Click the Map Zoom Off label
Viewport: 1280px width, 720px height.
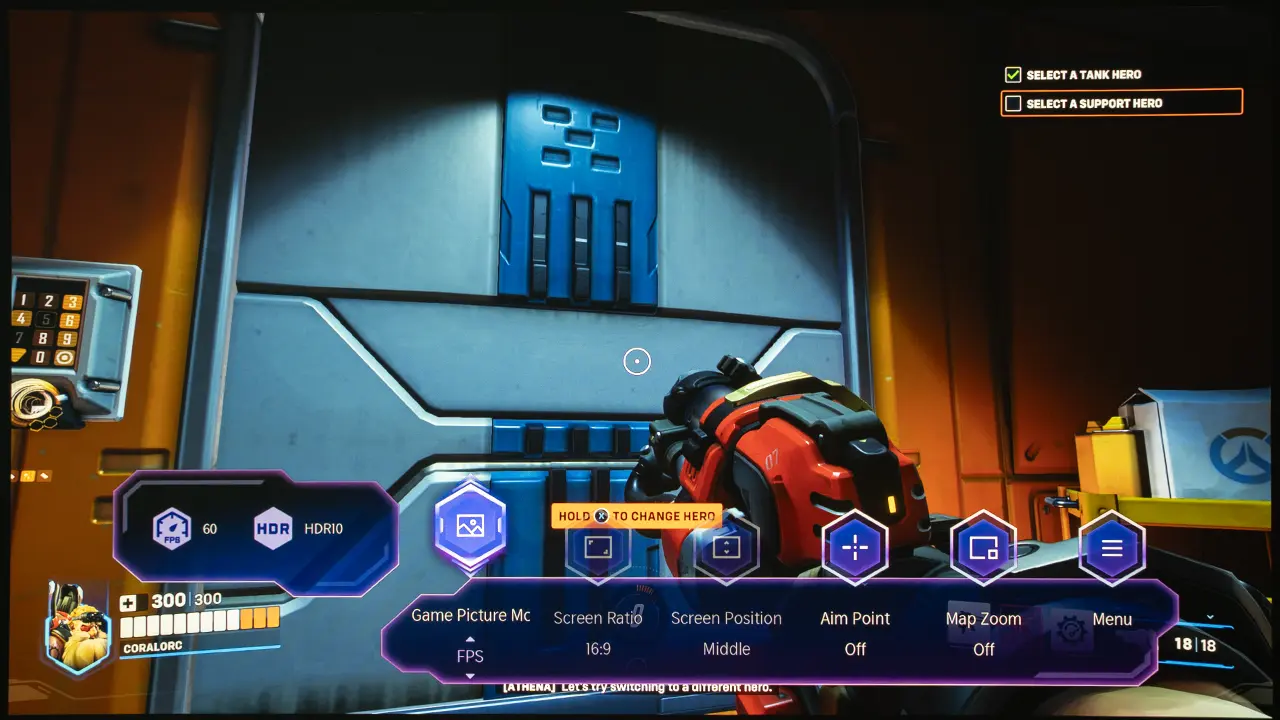pyautogui.click(x=983, y=649)
